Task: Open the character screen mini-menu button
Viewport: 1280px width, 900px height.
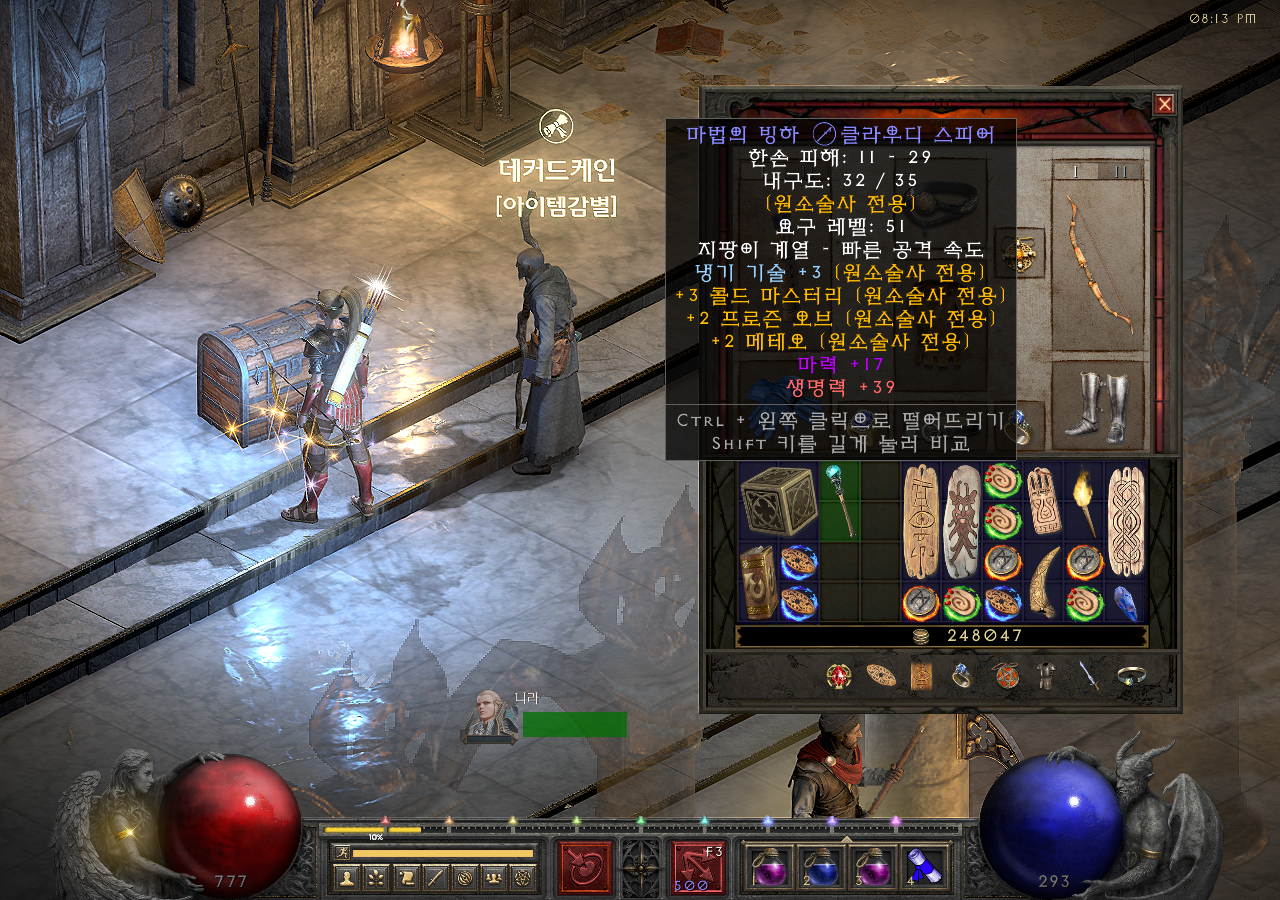Action: (347, 878)
